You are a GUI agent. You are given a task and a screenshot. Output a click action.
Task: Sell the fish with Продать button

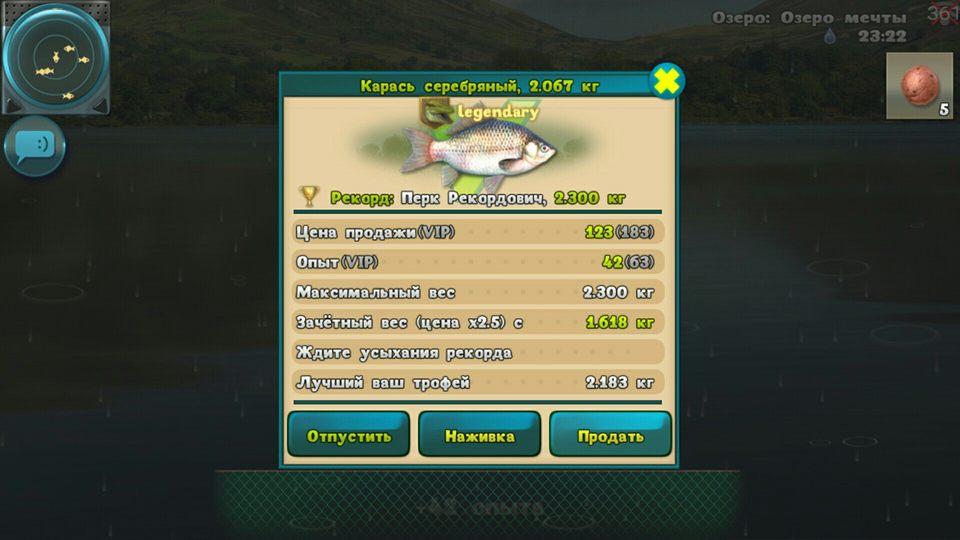click(610, 435)
